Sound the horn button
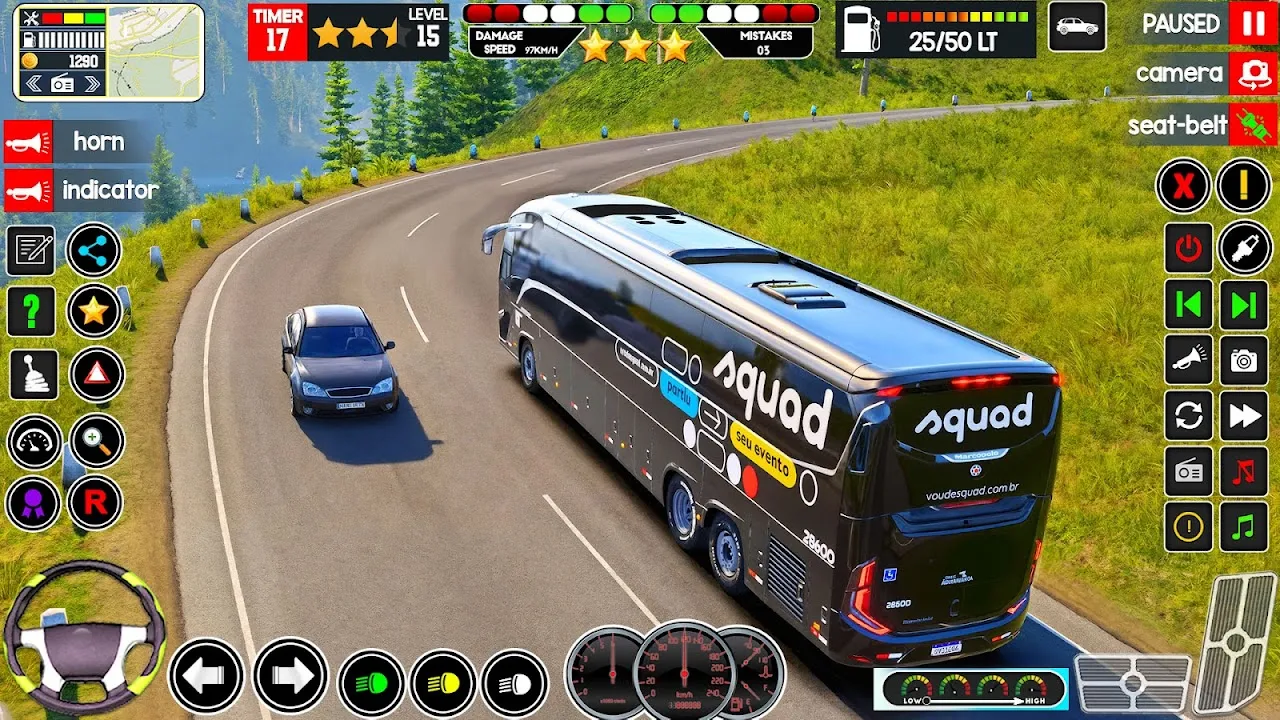Image resolution: width=1280 pixels, height=720 pixels. tap(29, 142)
